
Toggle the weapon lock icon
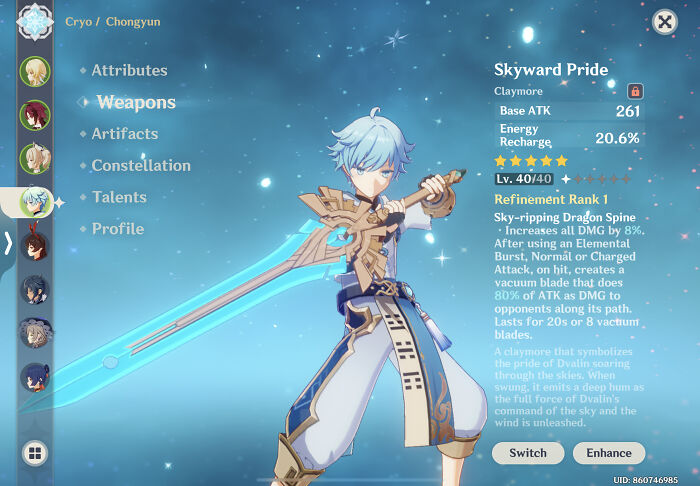coord(634,91)
